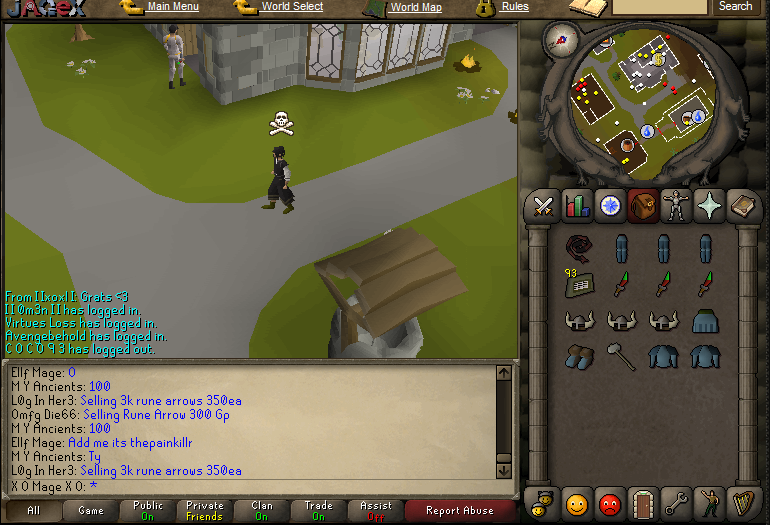Screen dimensions: 770x525
Task: Switch chat to the Game filter
Action: [91, 511]
